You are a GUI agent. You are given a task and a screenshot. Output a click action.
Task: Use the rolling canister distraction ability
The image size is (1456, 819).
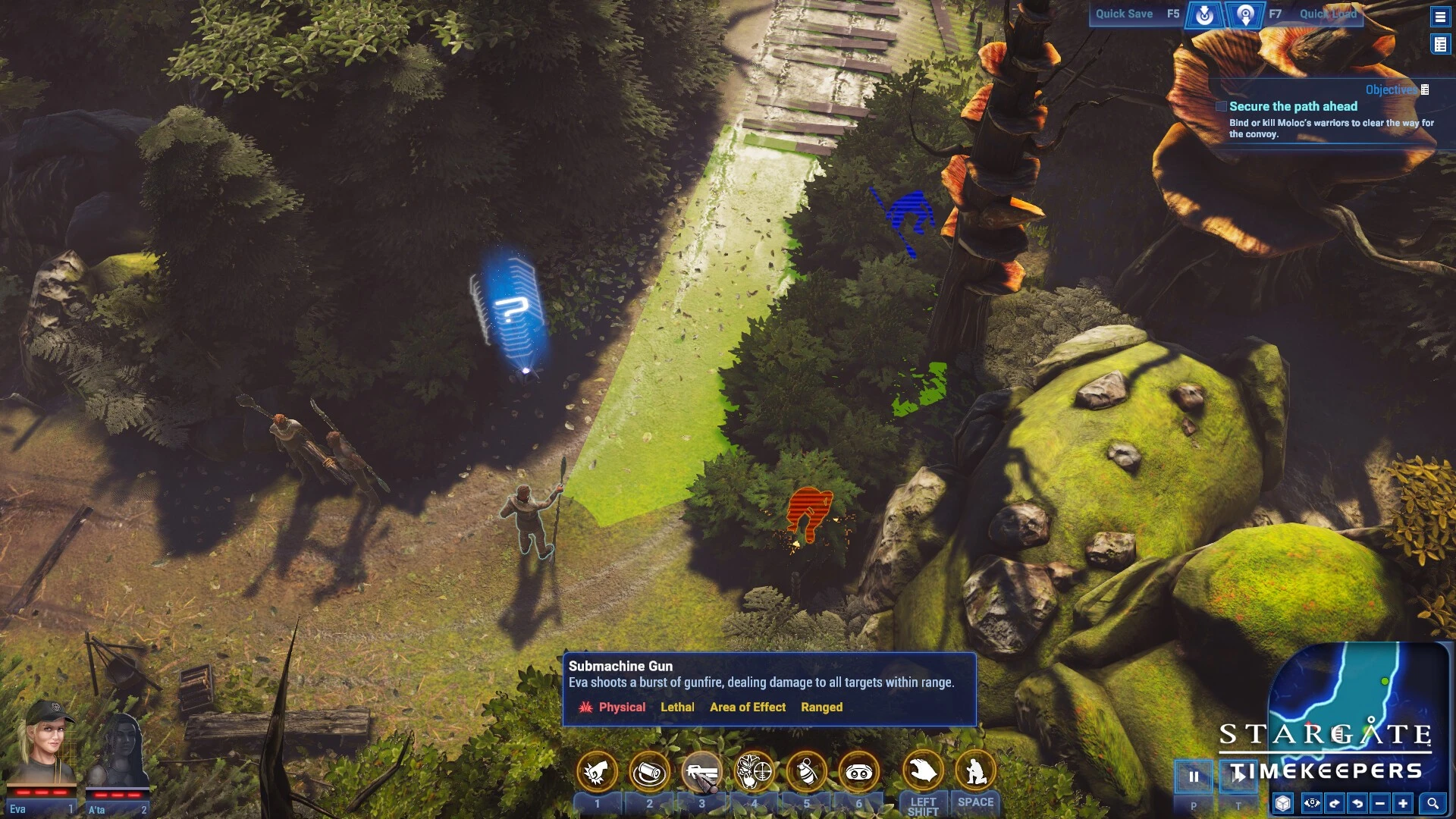click(649, 772)
